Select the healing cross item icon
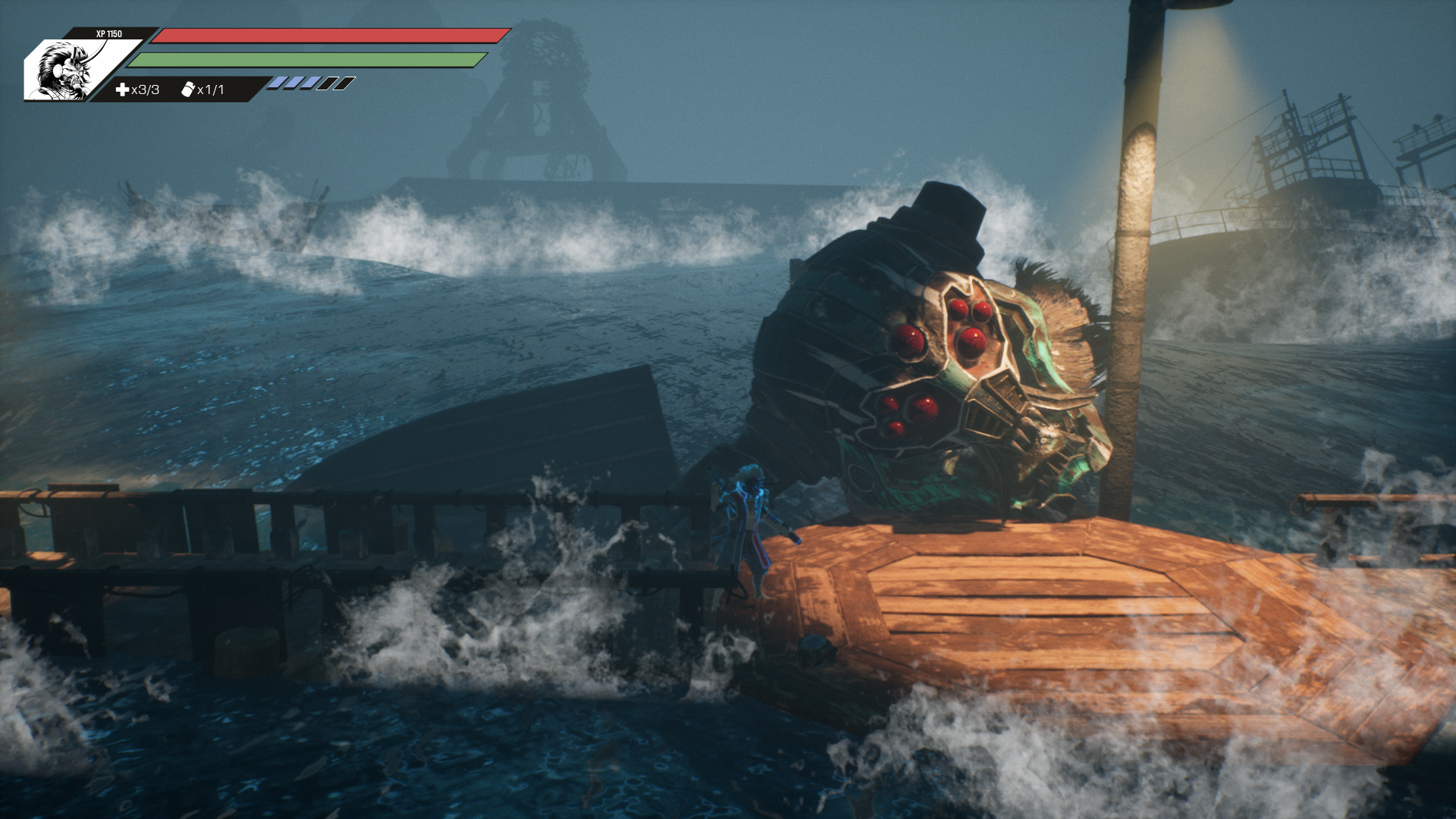 [x=122, y=89]
